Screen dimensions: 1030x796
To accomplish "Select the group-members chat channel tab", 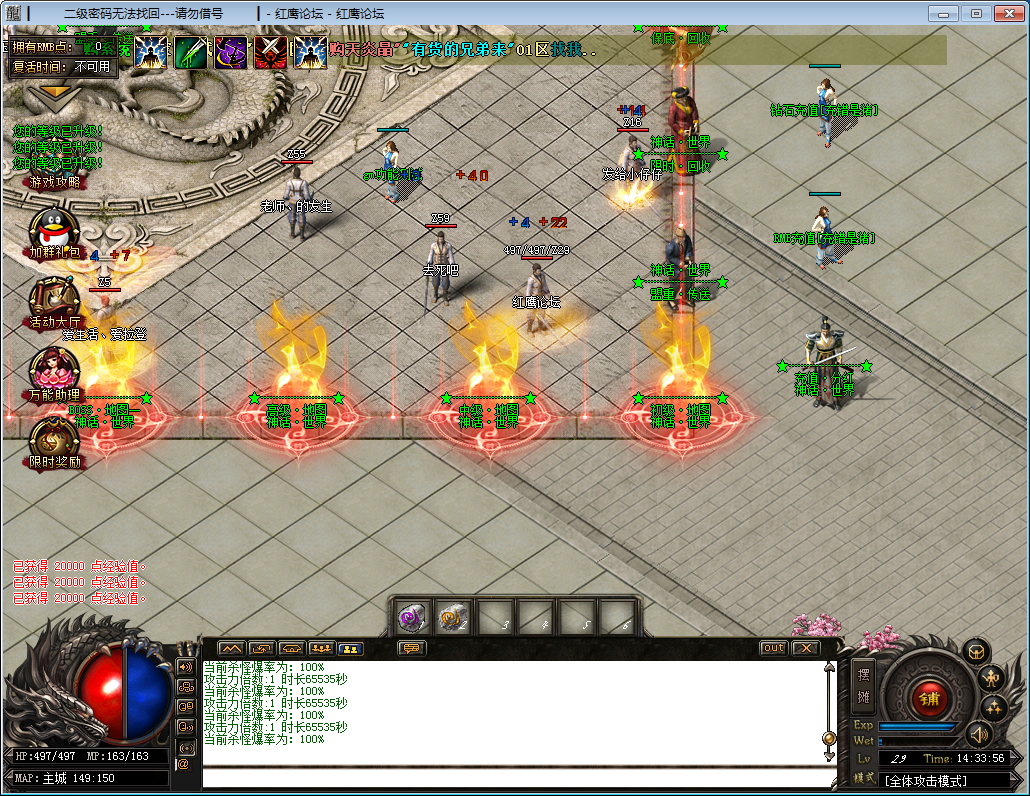I will 321,648.
